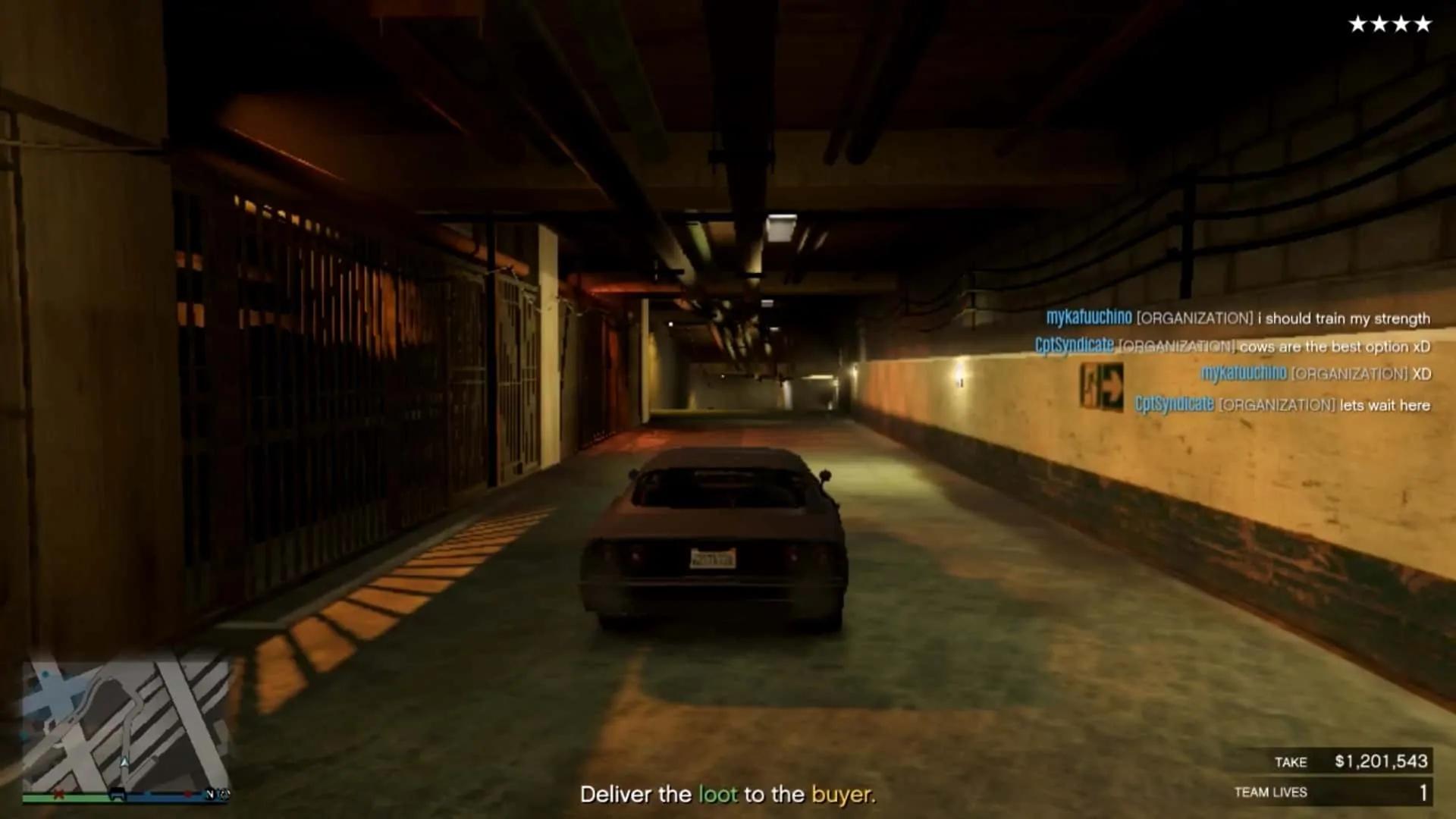Select the player arrow on the minimap
This screenshot has width=1456, height=819.
point(124,762)
